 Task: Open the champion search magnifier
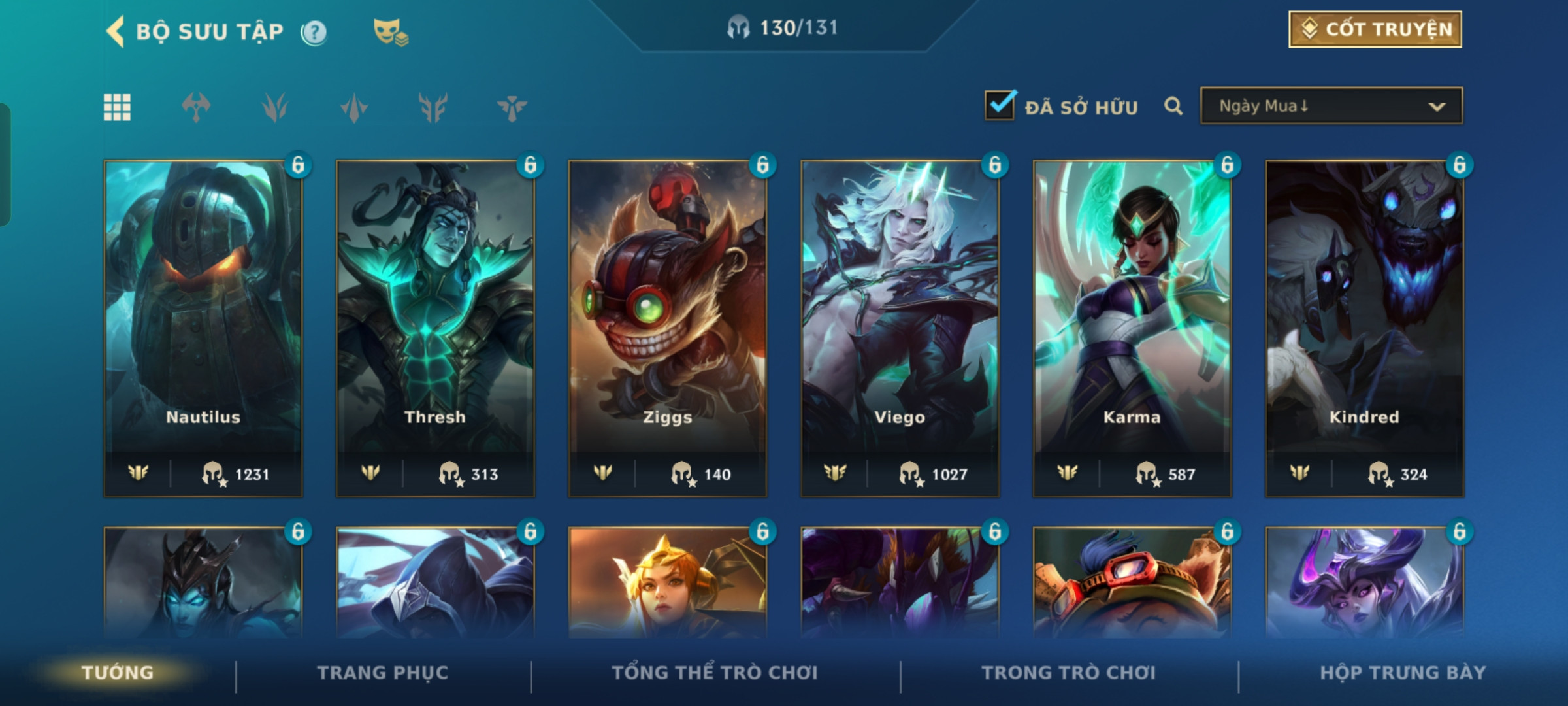[x=1173, y=106]
